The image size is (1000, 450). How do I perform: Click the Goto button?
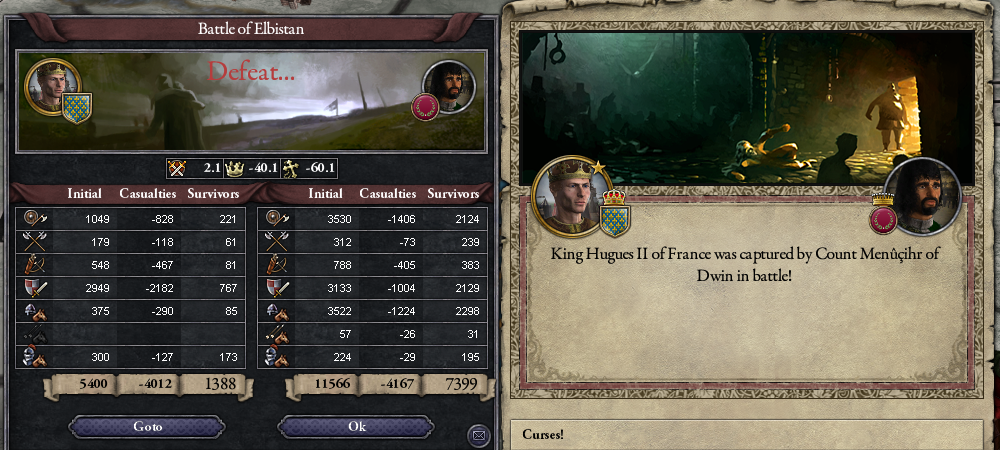148,427
